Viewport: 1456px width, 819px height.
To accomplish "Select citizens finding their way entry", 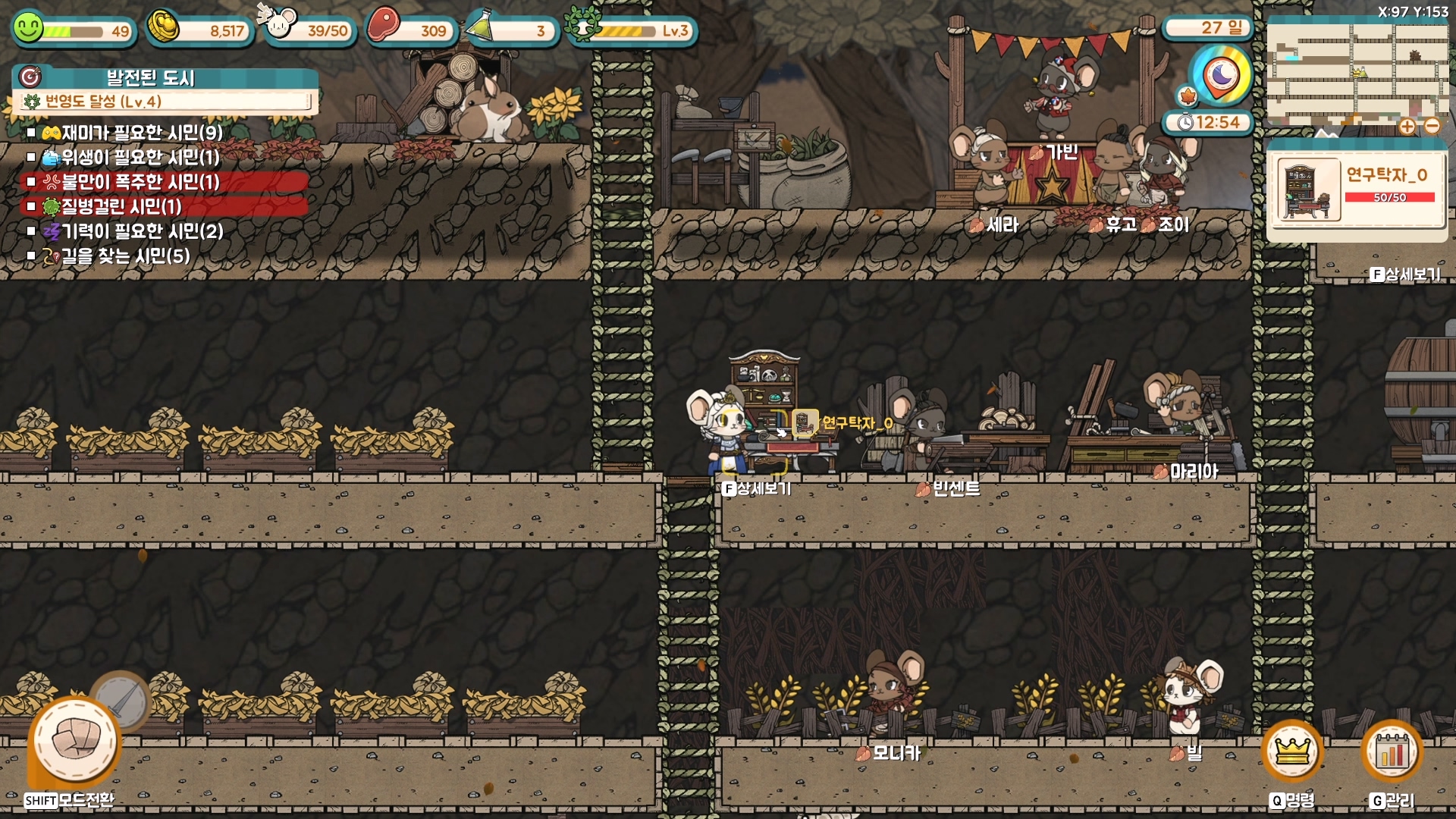I will tap(116, 256).
